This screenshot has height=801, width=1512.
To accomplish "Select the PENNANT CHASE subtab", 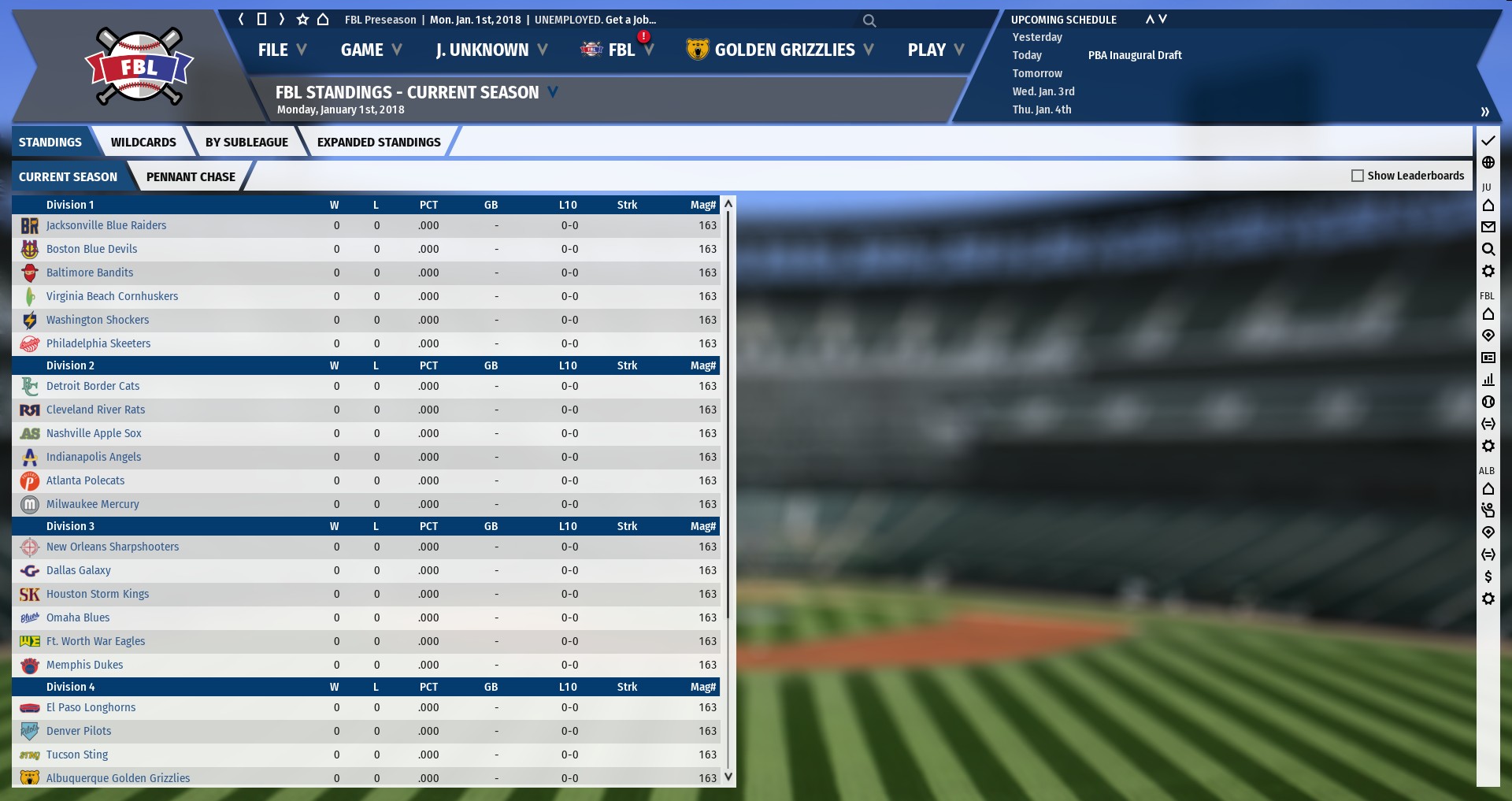I will 191,177.
